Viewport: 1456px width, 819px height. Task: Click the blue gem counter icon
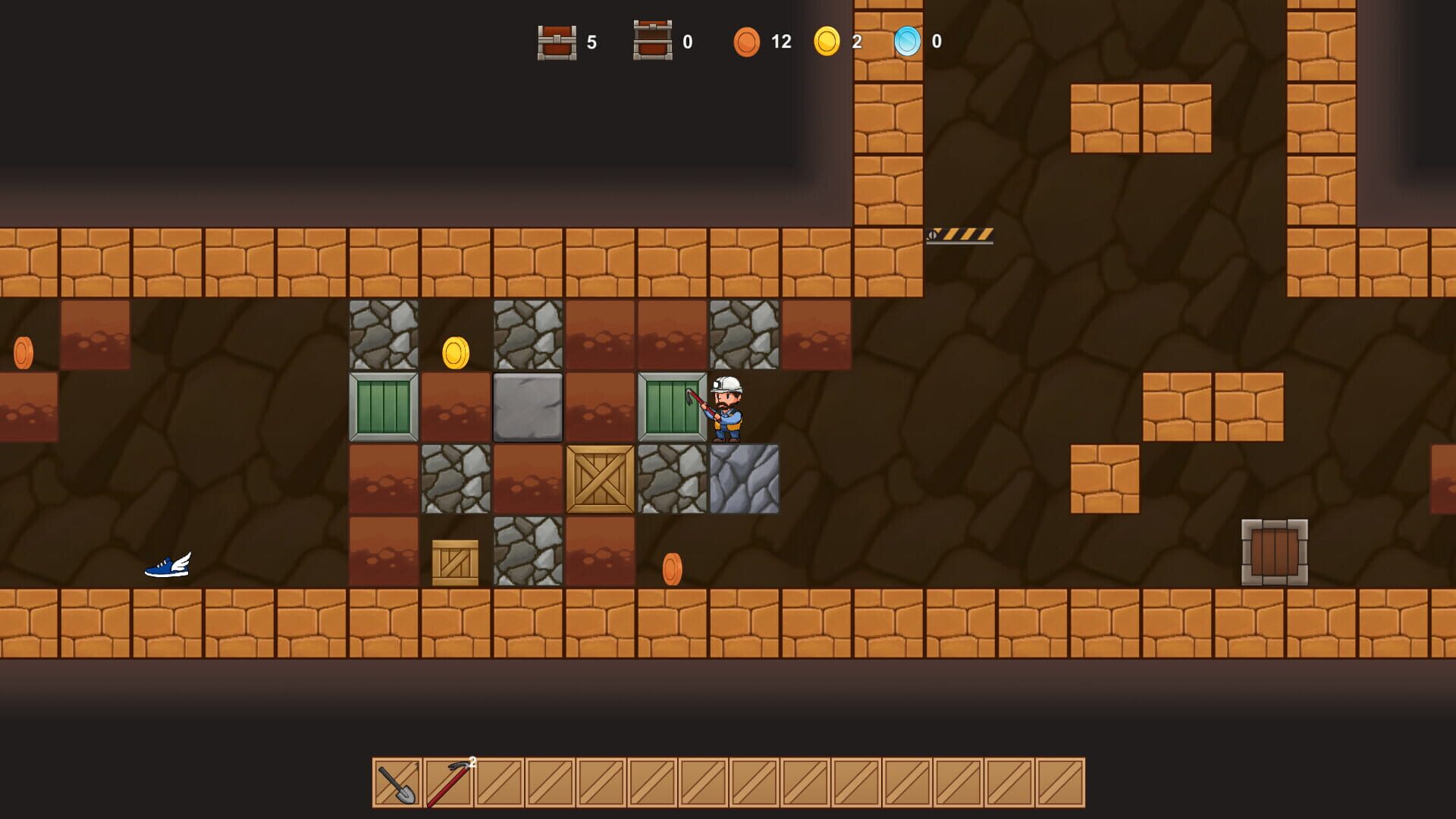[907, 42]
